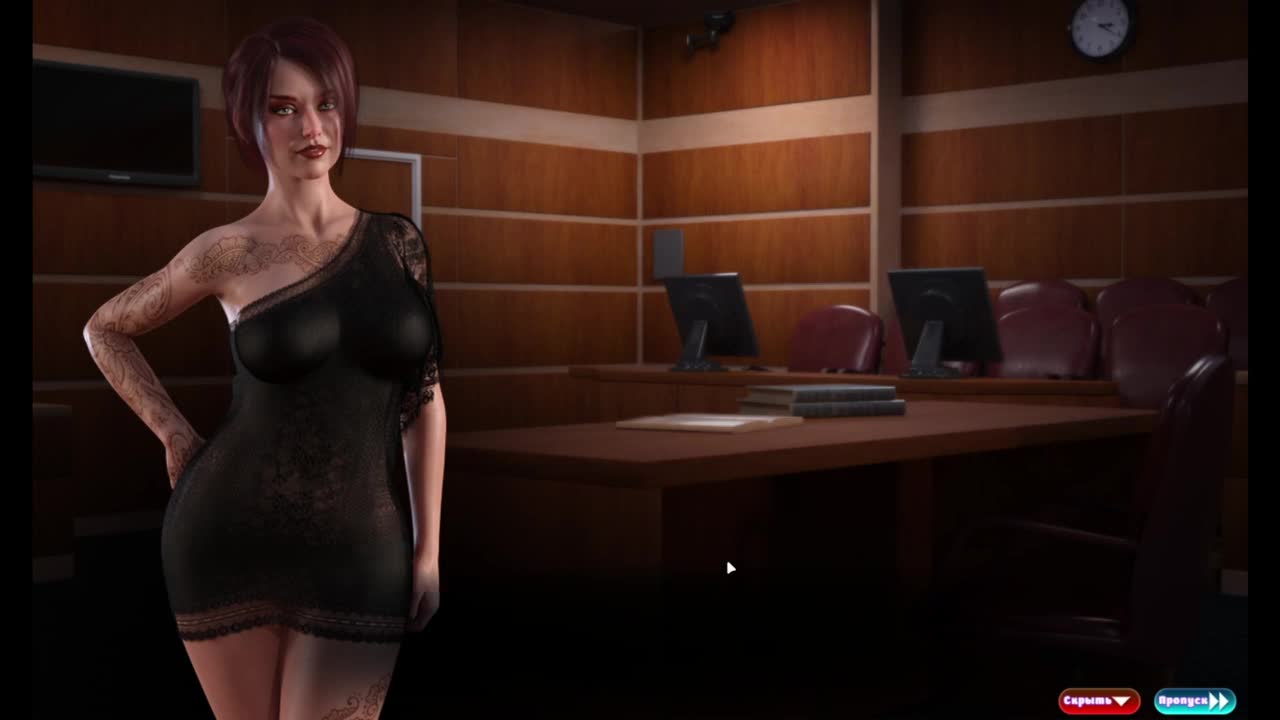The width and height of the screenshot is (1280, 720).
Task: Skip the scene using the Пропуск button
Action: (1194, 701)
